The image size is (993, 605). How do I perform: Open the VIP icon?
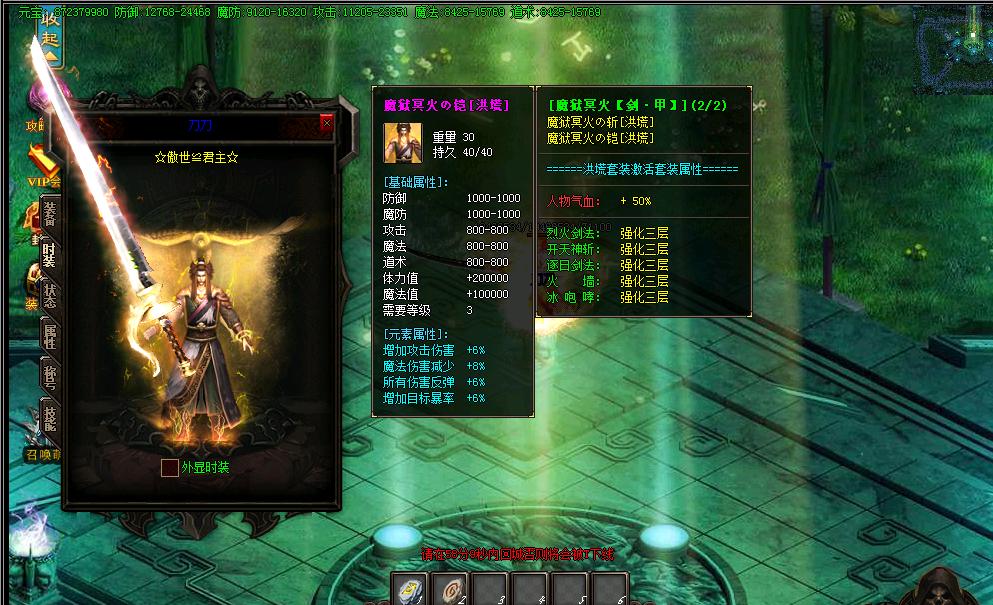(43, 168)
